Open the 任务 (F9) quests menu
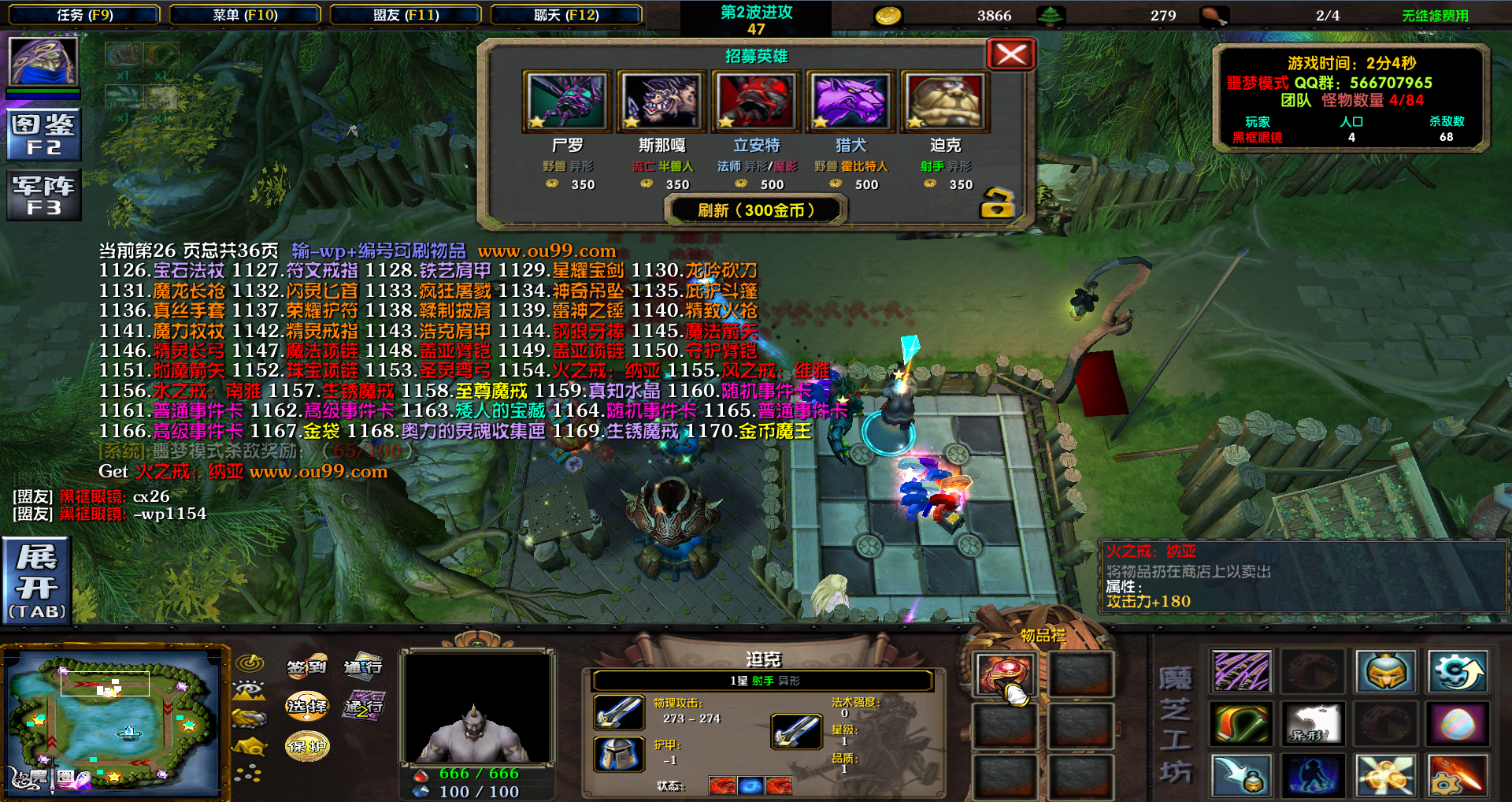The height and width of the screenshot is (802, 1512). click(85, 15)
